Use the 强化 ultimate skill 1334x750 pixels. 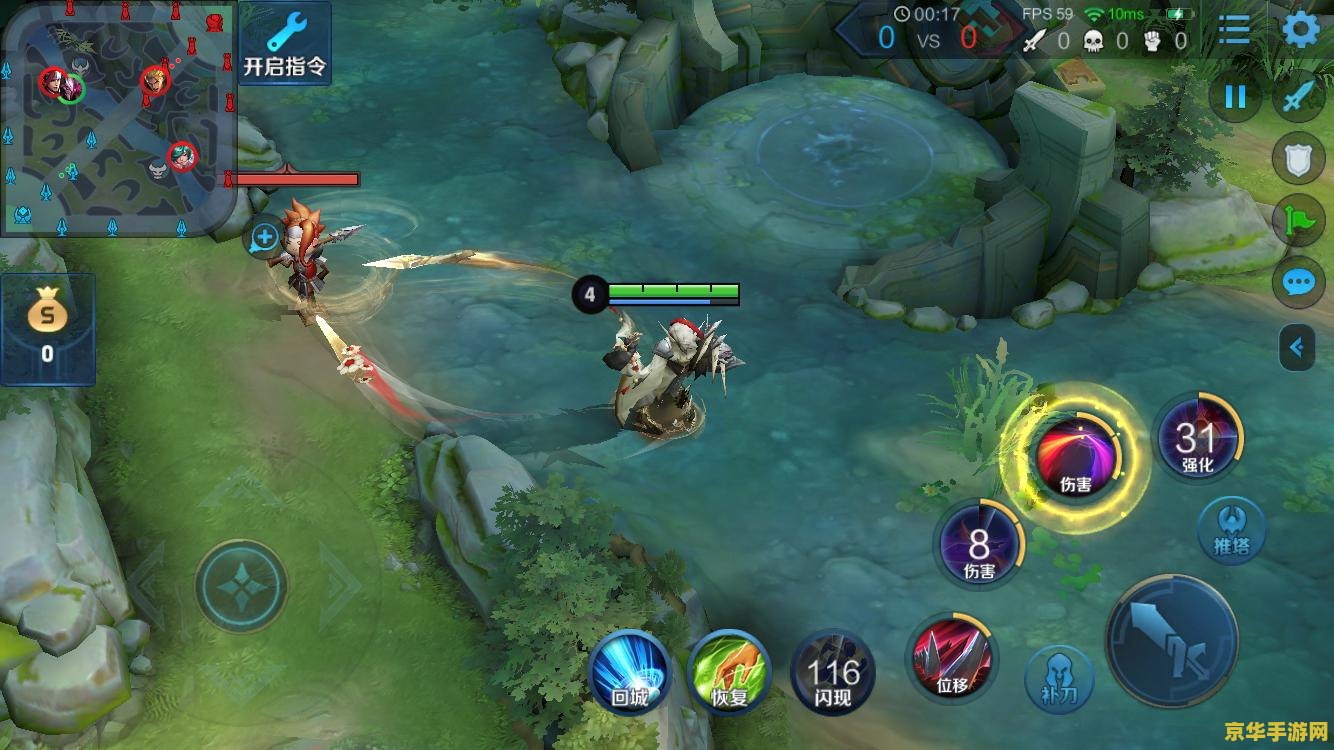coord(1197,440)
